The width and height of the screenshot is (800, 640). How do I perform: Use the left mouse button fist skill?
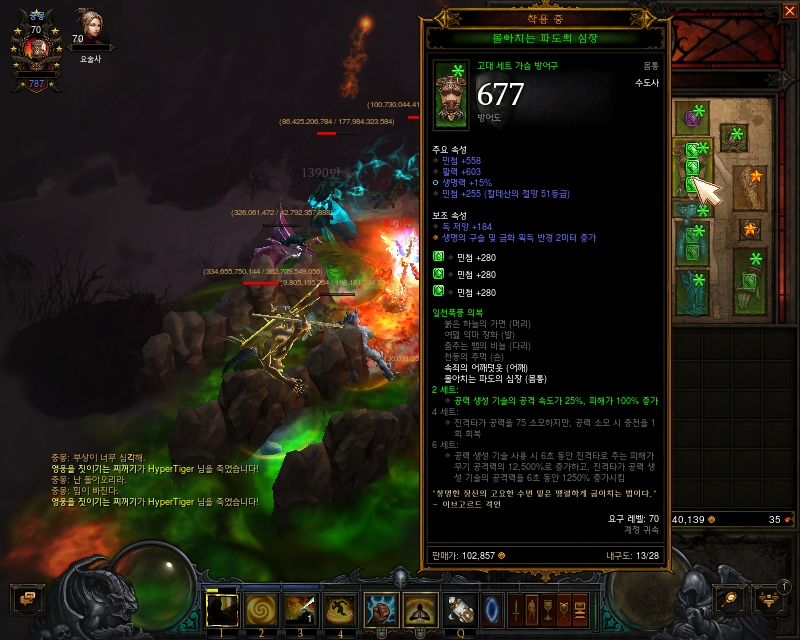pos(381,608)
